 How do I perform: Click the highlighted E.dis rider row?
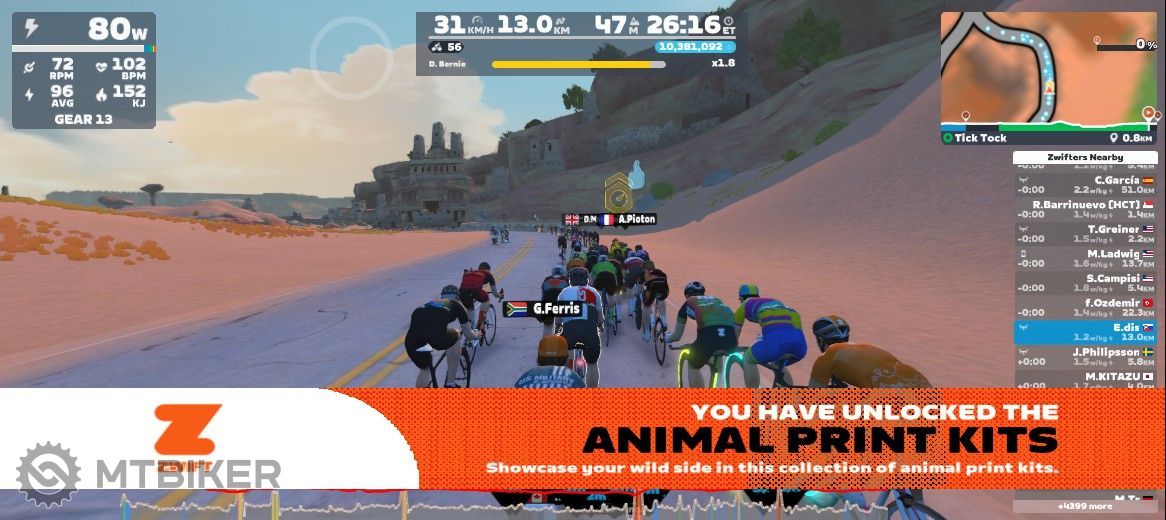[1085, 332]
